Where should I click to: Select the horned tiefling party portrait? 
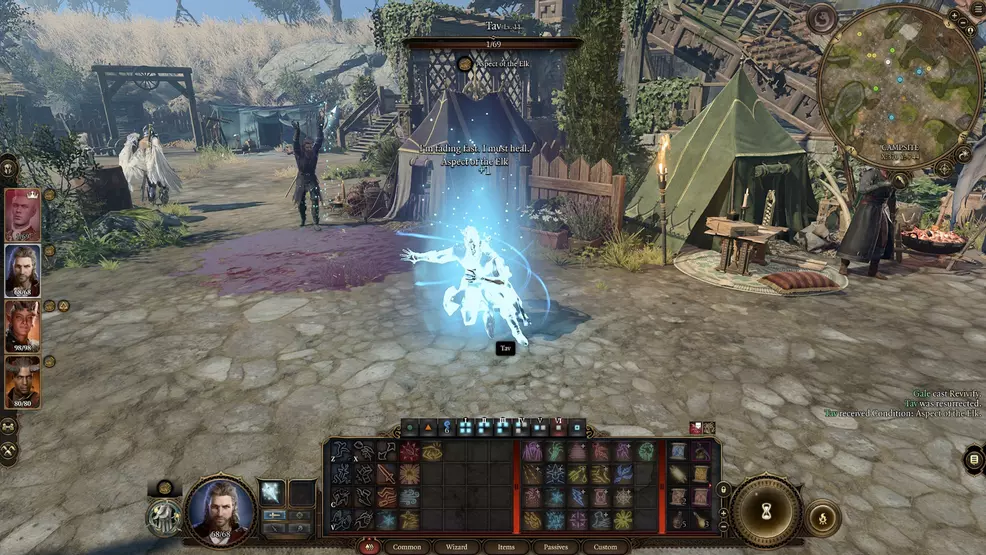pyautogui.click(x=22, y=325)
